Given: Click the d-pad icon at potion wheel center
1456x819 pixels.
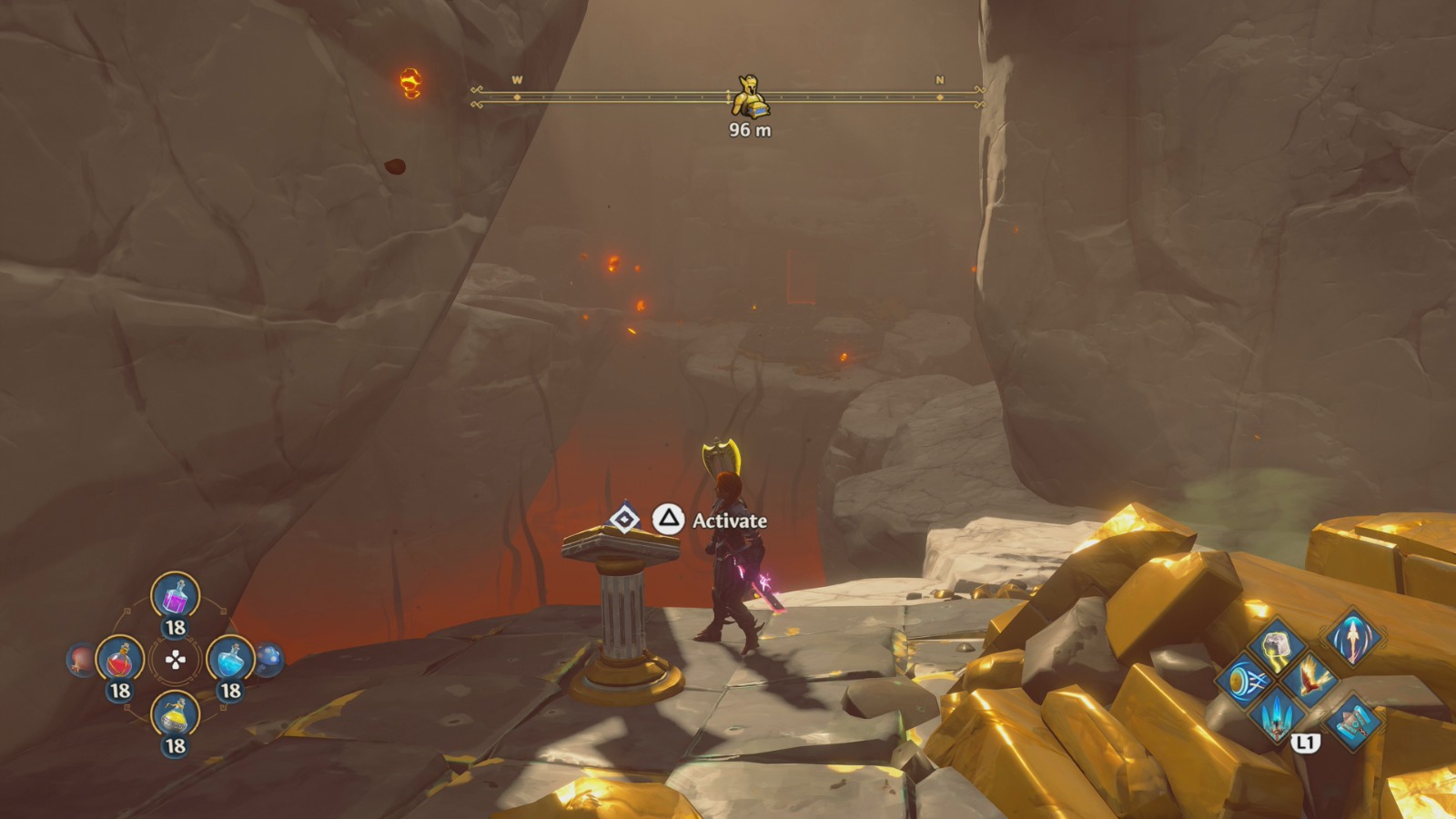Looking at the screenshot, I should tap(174, 660).
